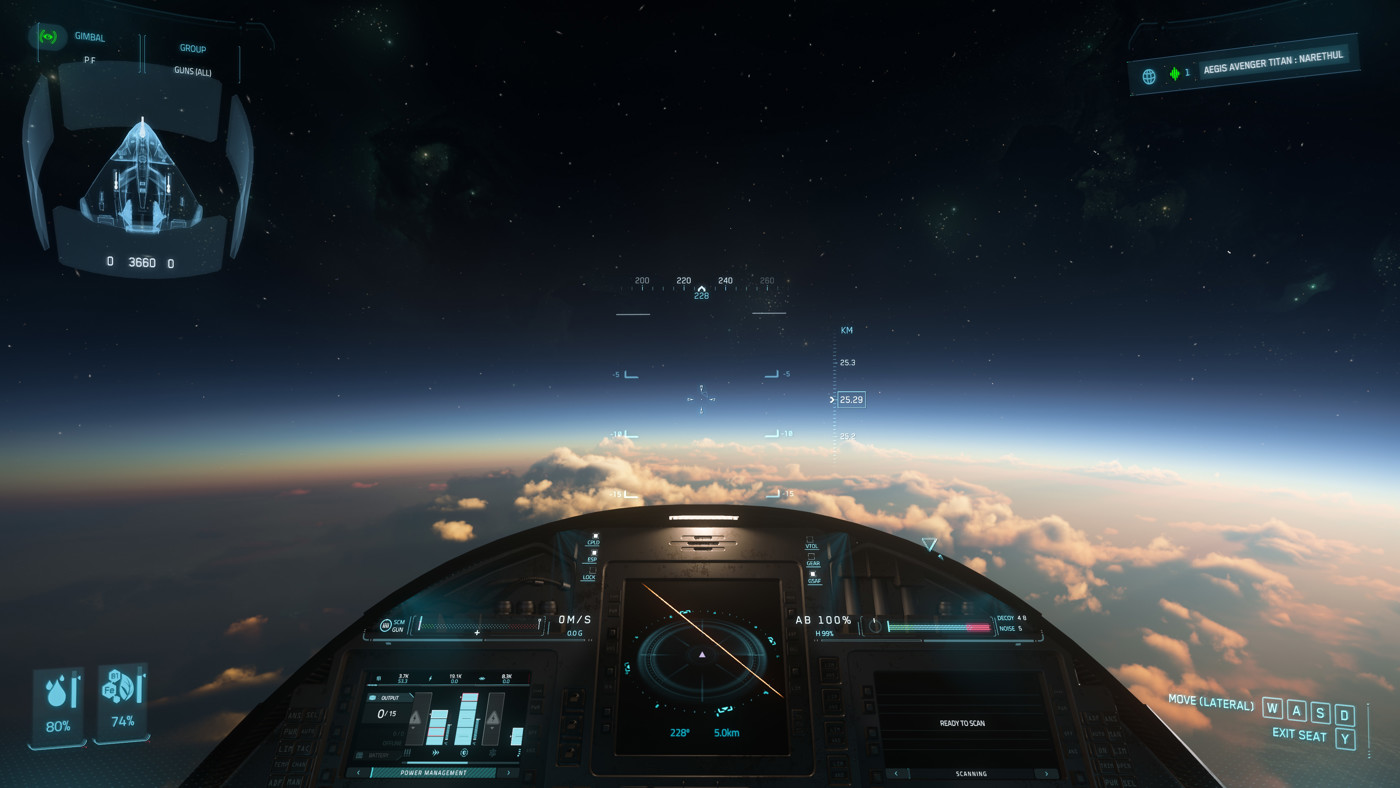
Task: Select the green gimbal eye icon
Action: tap(47, 36)
